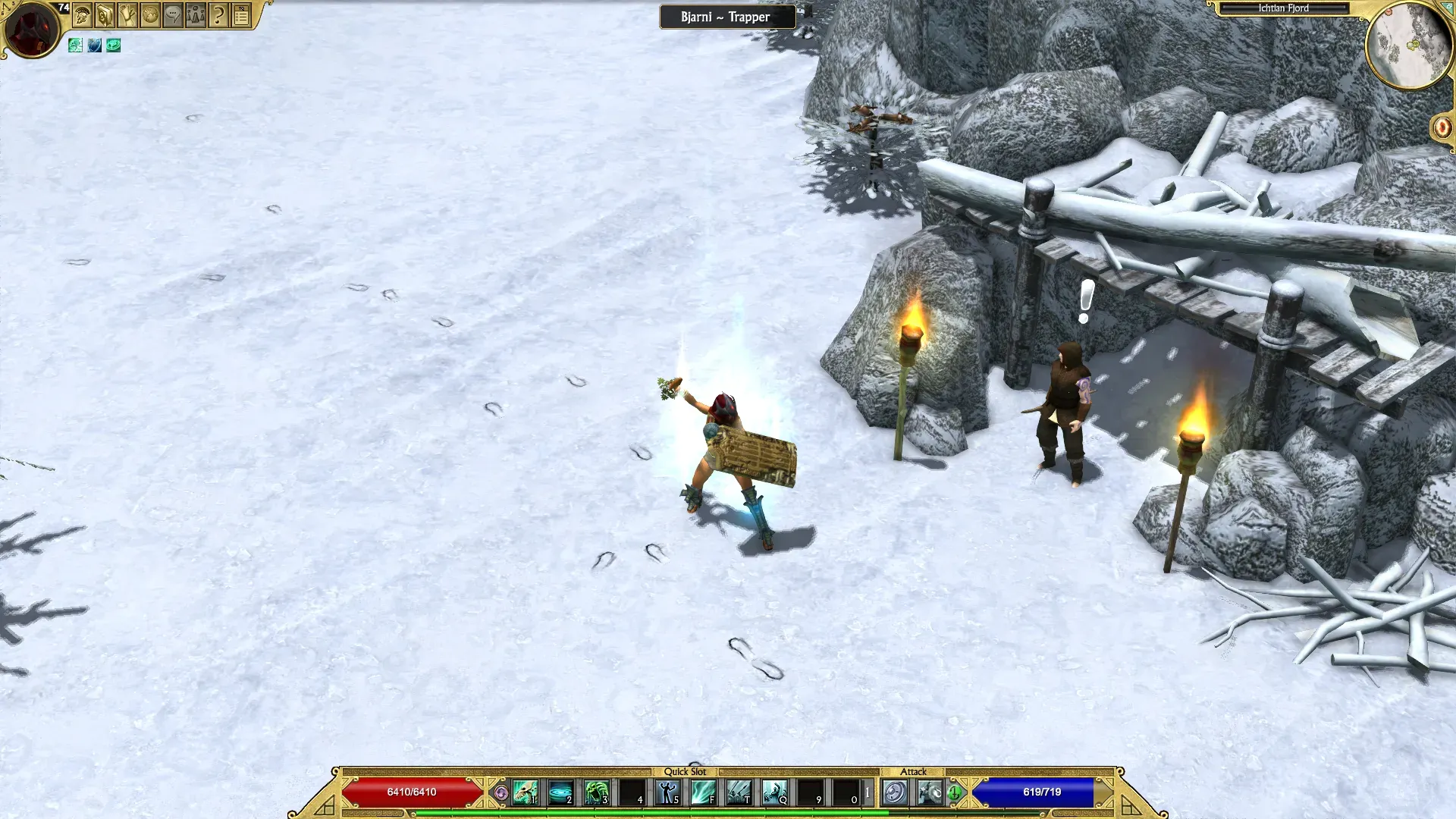Click the hero portrait
This screenshot has height=819, width=1456.
point(32,29)
